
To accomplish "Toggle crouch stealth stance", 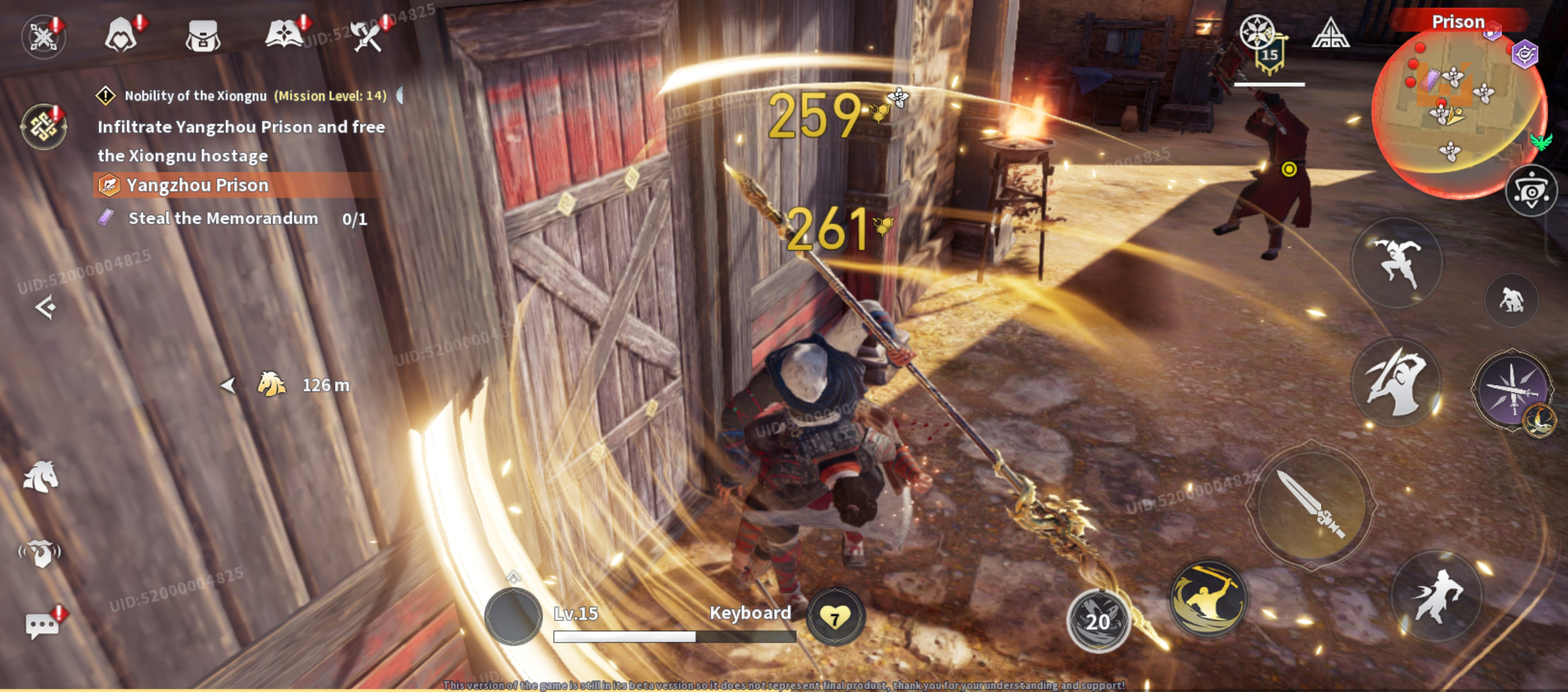I will point(1512,300).
